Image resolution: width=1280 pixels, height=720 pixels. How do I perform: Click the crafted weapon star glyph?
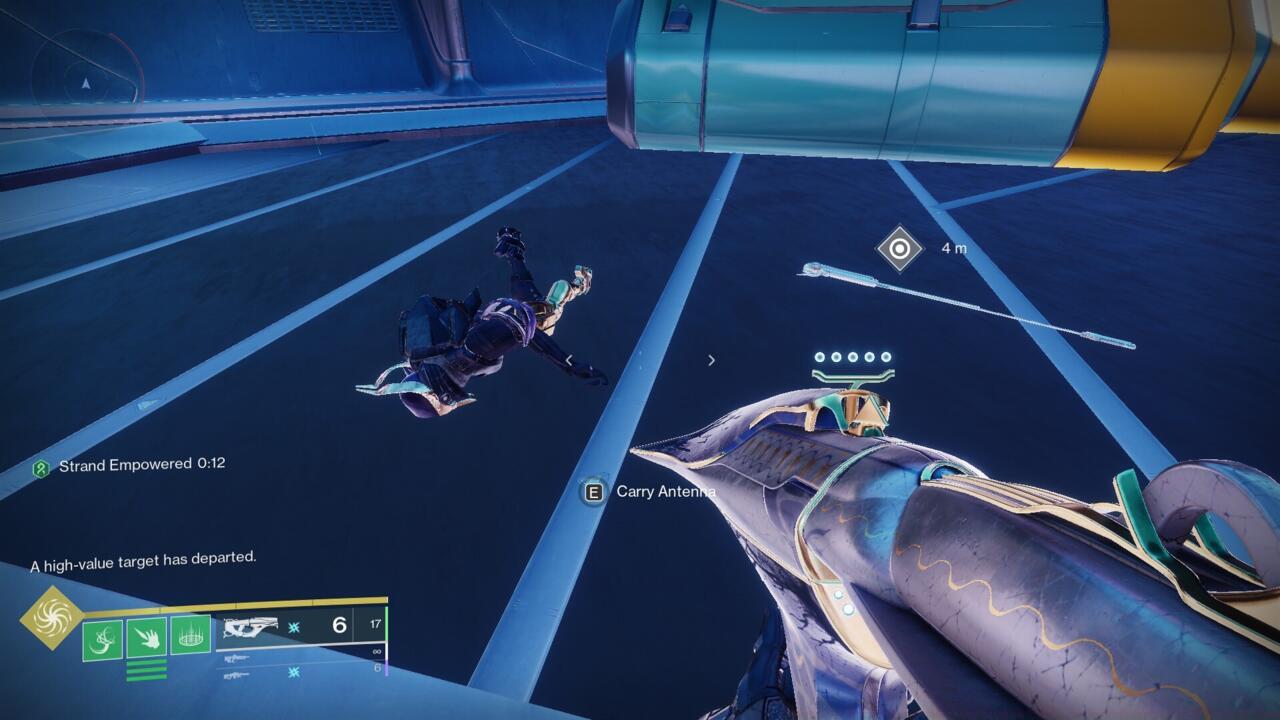pos(293,627)
